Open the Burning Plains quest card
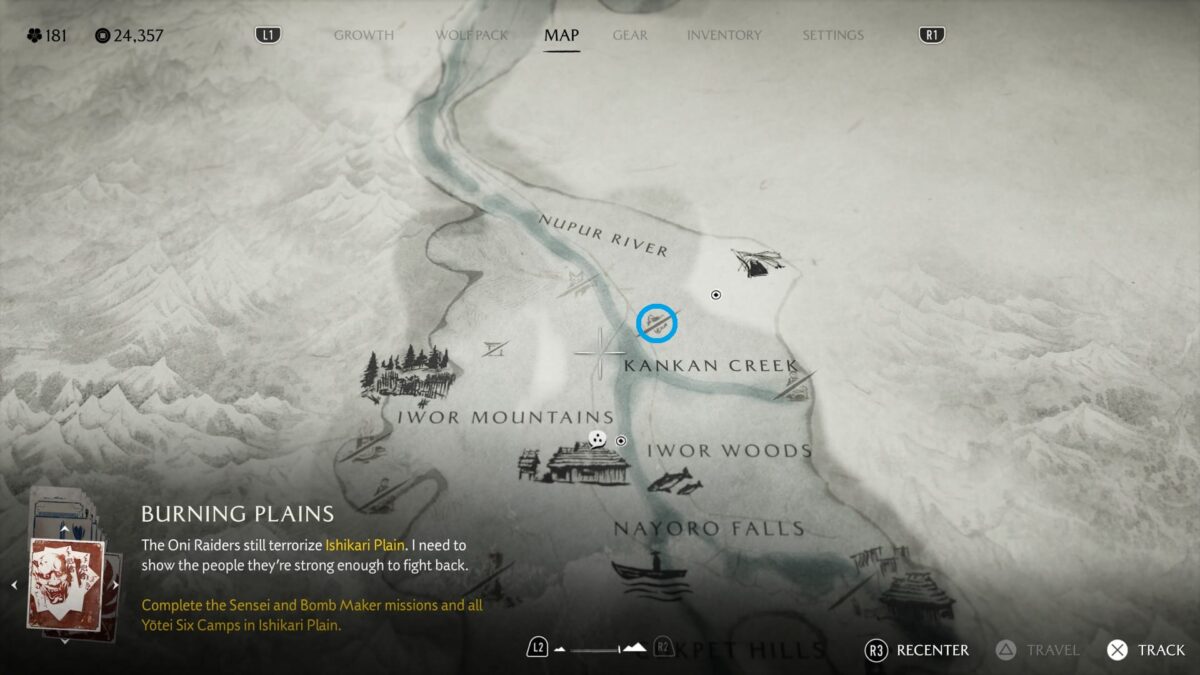1200x675 pixels. coord(66,583)
